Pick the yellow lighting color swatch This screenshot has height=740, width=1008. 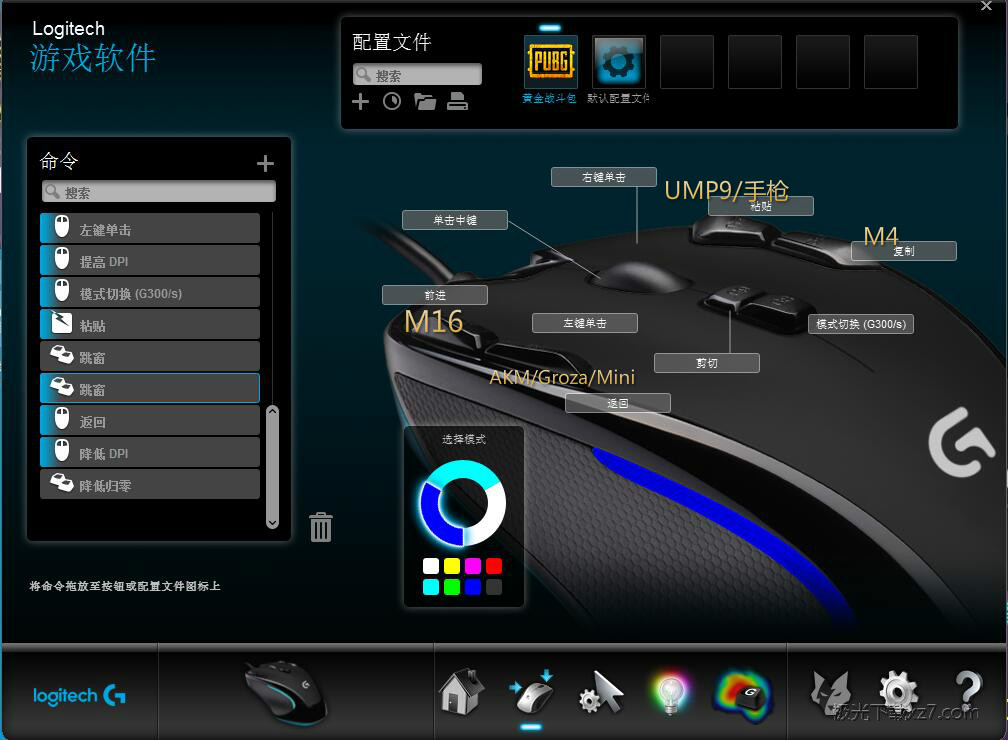[x=452, y=566]
